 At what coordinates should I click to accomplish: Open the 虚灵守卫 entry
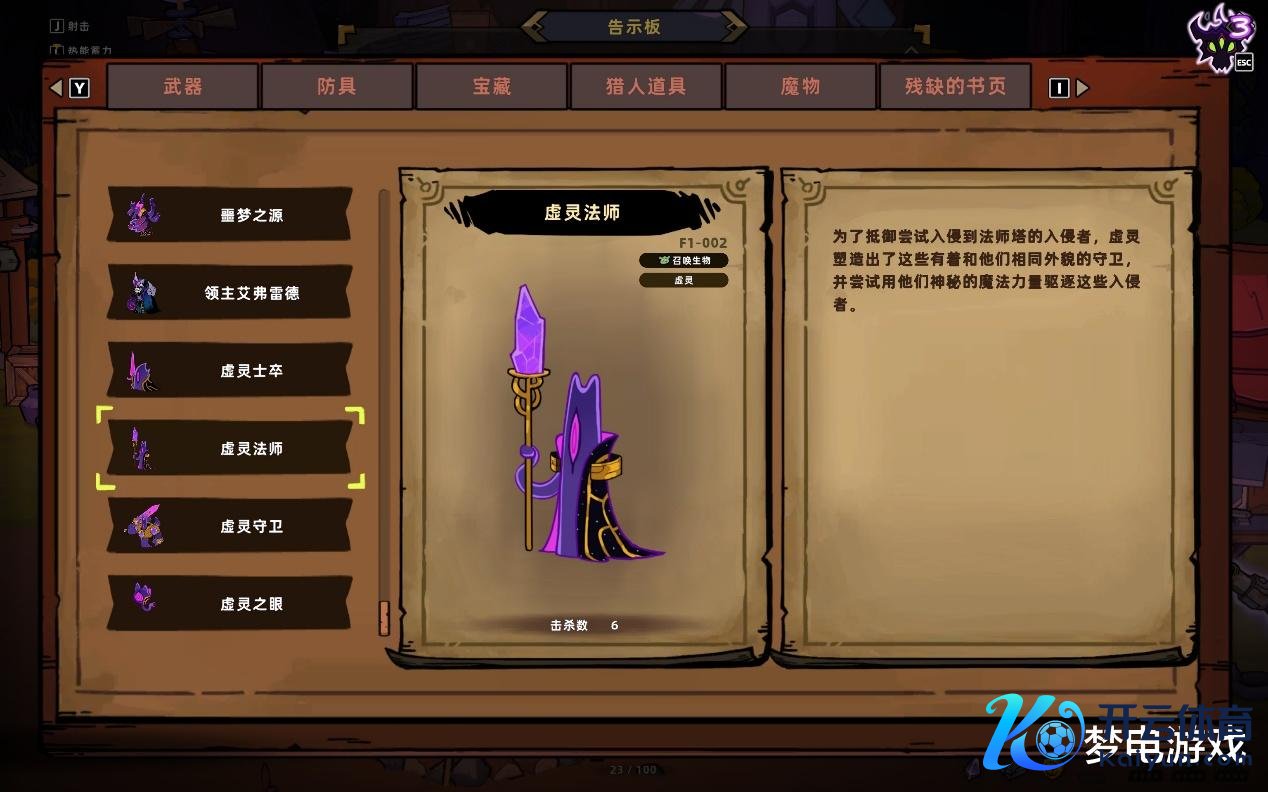tap(229, 526)
